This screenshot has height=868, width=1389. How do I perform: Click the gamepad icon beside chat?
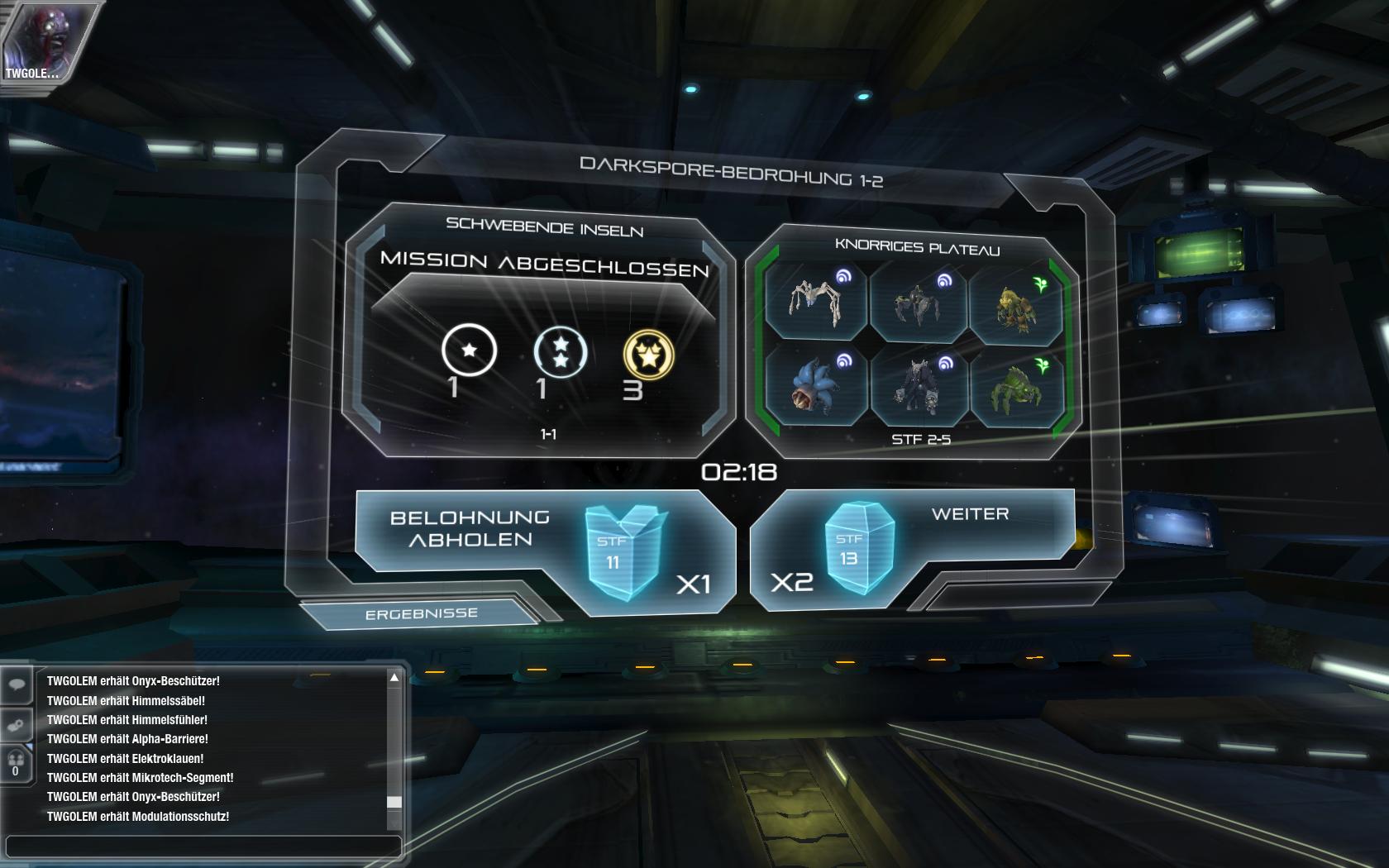tap(17, 725)
